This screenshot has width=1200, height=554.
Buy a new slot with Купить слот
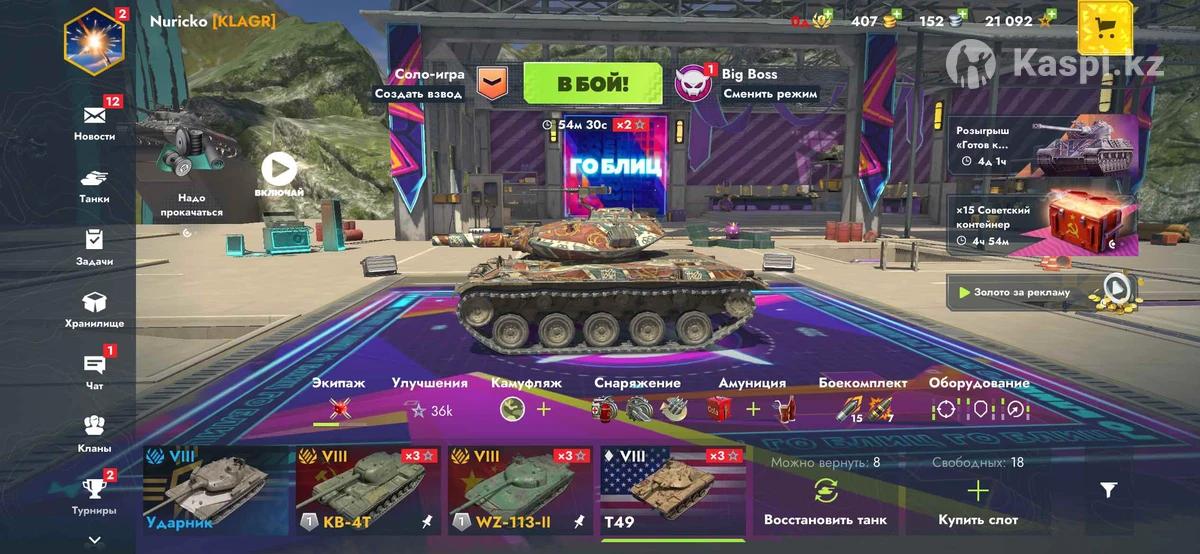pyautogui.click(x=977, y=500)
